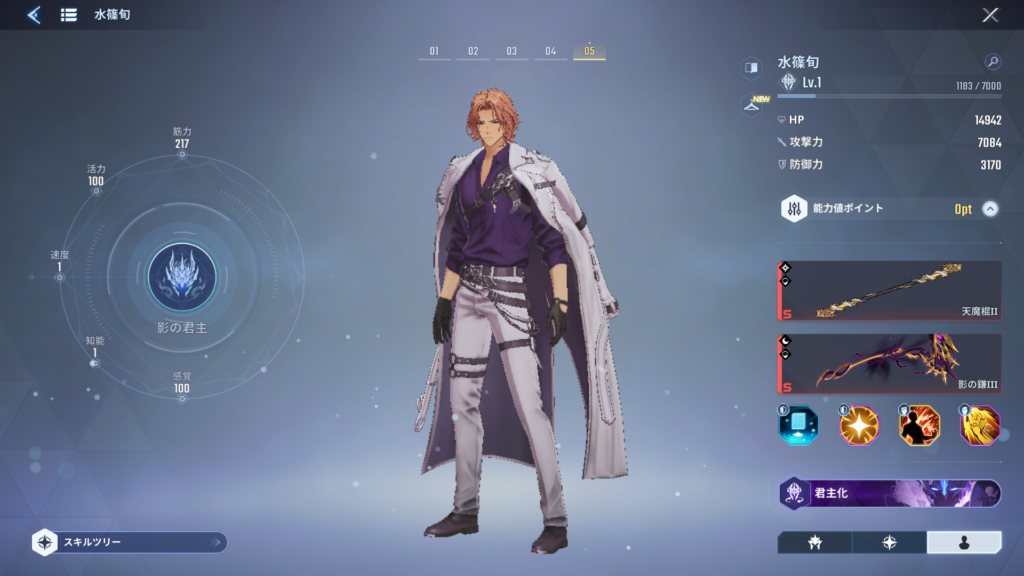The height and width of the screenshot is (576, 1024).
Task: Open the costume hanger icon marked NEW
Action: tap(751, 106)
